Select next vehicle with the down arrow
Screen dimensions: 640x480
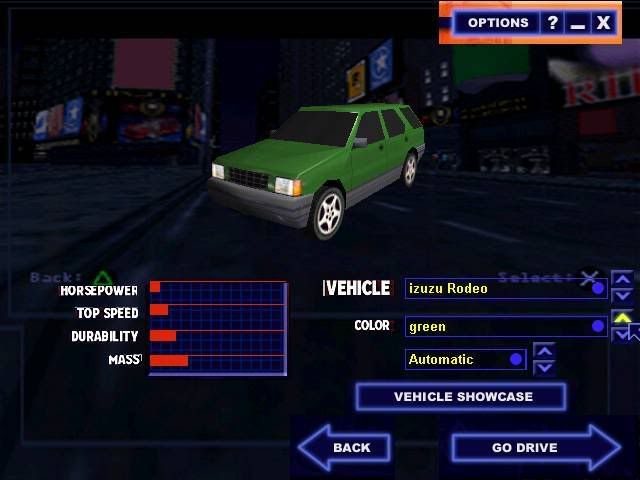(x=622, y=296)
